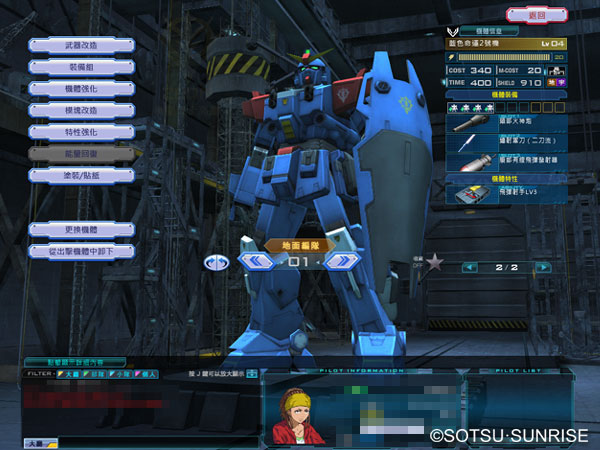The image size is (600, 450).
Task: Select the missile launcher weapon row
Action: pyautogui.click(x=506, y=161)
